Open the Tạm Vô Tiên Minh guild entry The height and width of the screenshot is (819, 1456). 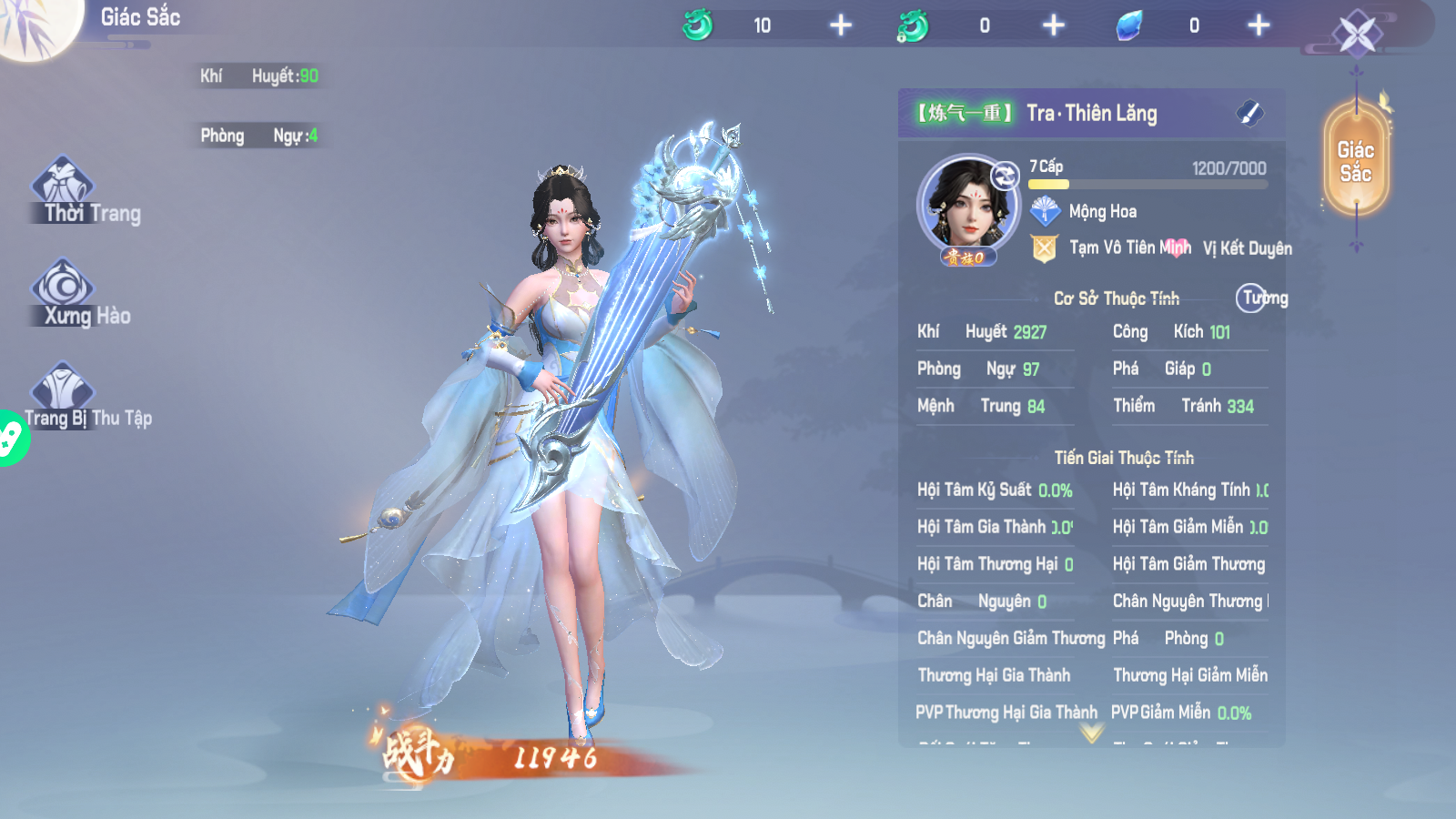[1128, 248]
